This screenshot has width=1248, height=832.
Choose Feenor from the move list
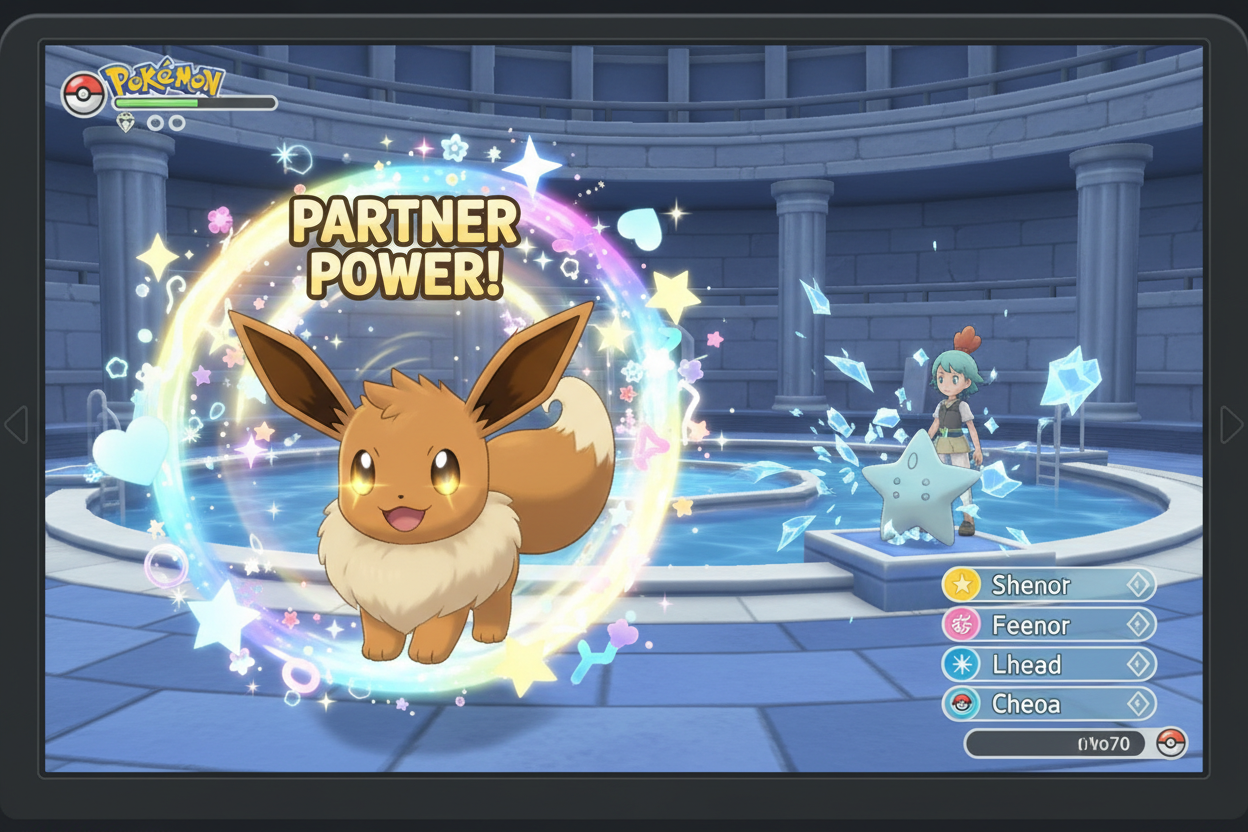click(x=1048, y=625)
